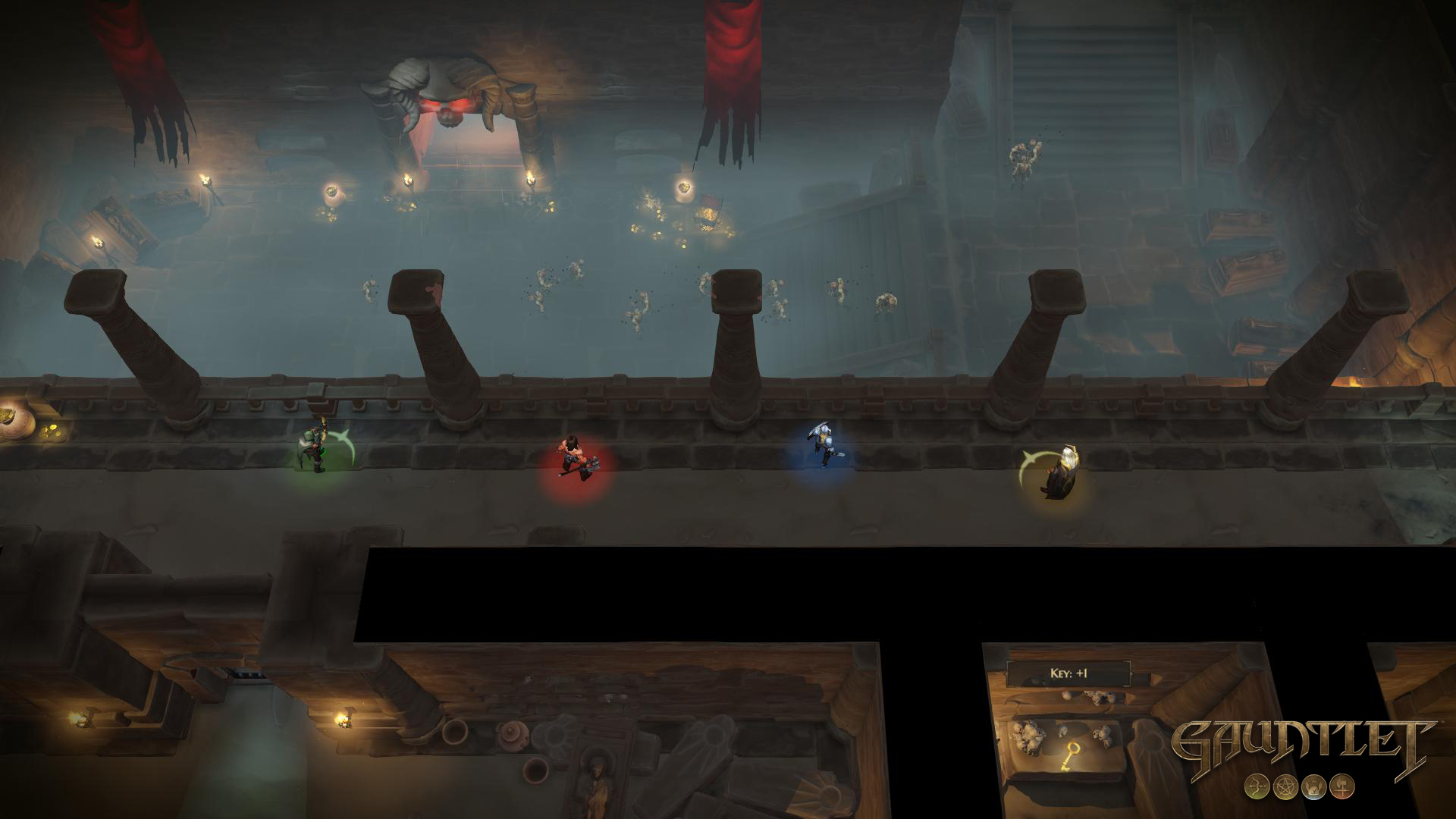
Task: Select the Valkyrie winged helmet icon
Action: click(1315, 787)
